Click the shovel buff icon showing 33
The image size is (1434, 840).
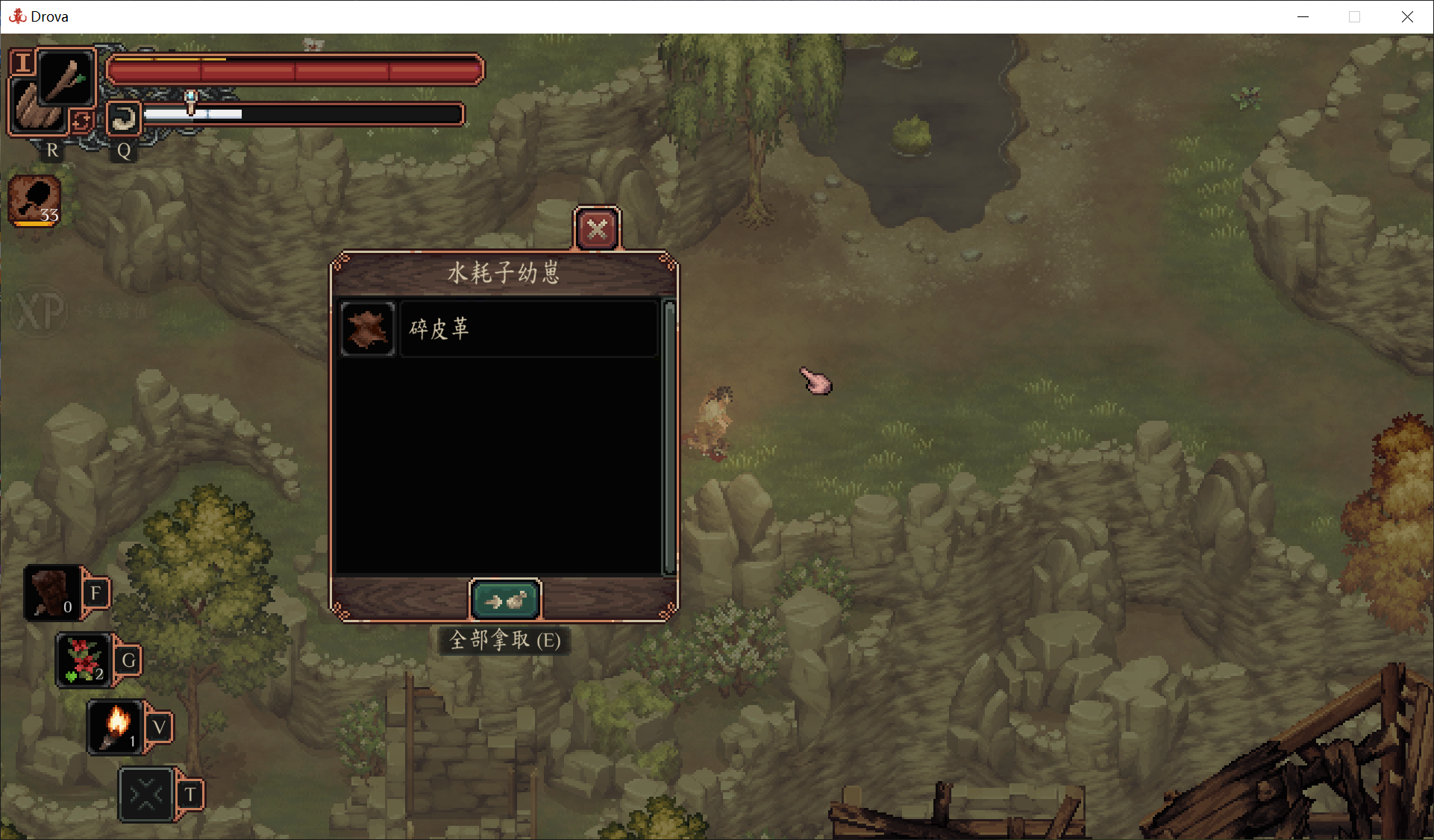click(34, 200)
